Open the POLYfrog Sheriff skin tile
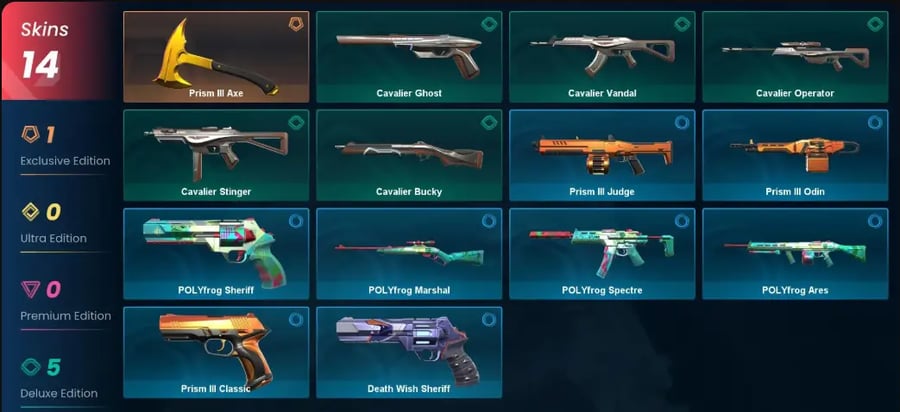The height and width of the screenshot is (412, 900). tap(216, 253)
